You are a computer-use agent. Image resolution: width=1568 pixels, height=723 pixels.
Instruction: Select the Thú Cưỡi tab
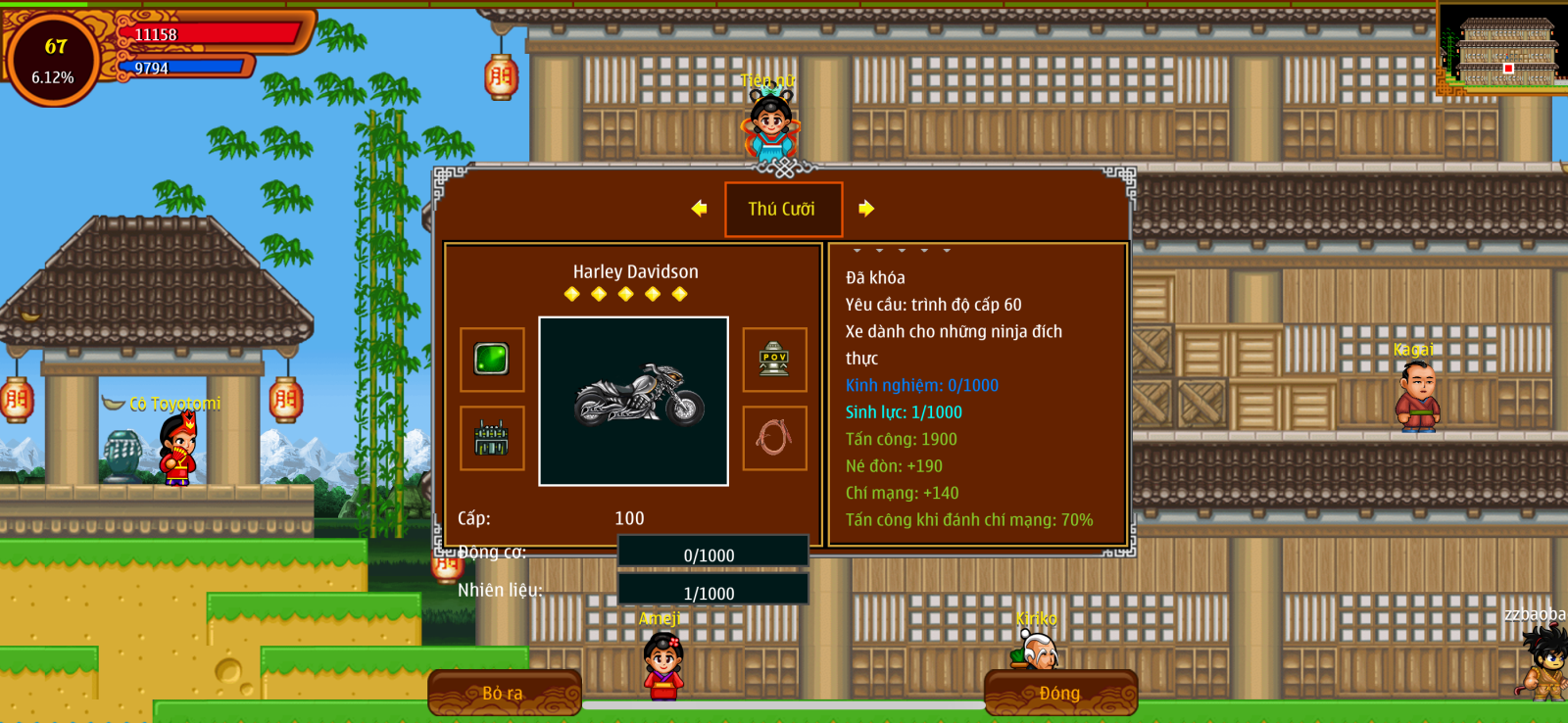(783, 209)
